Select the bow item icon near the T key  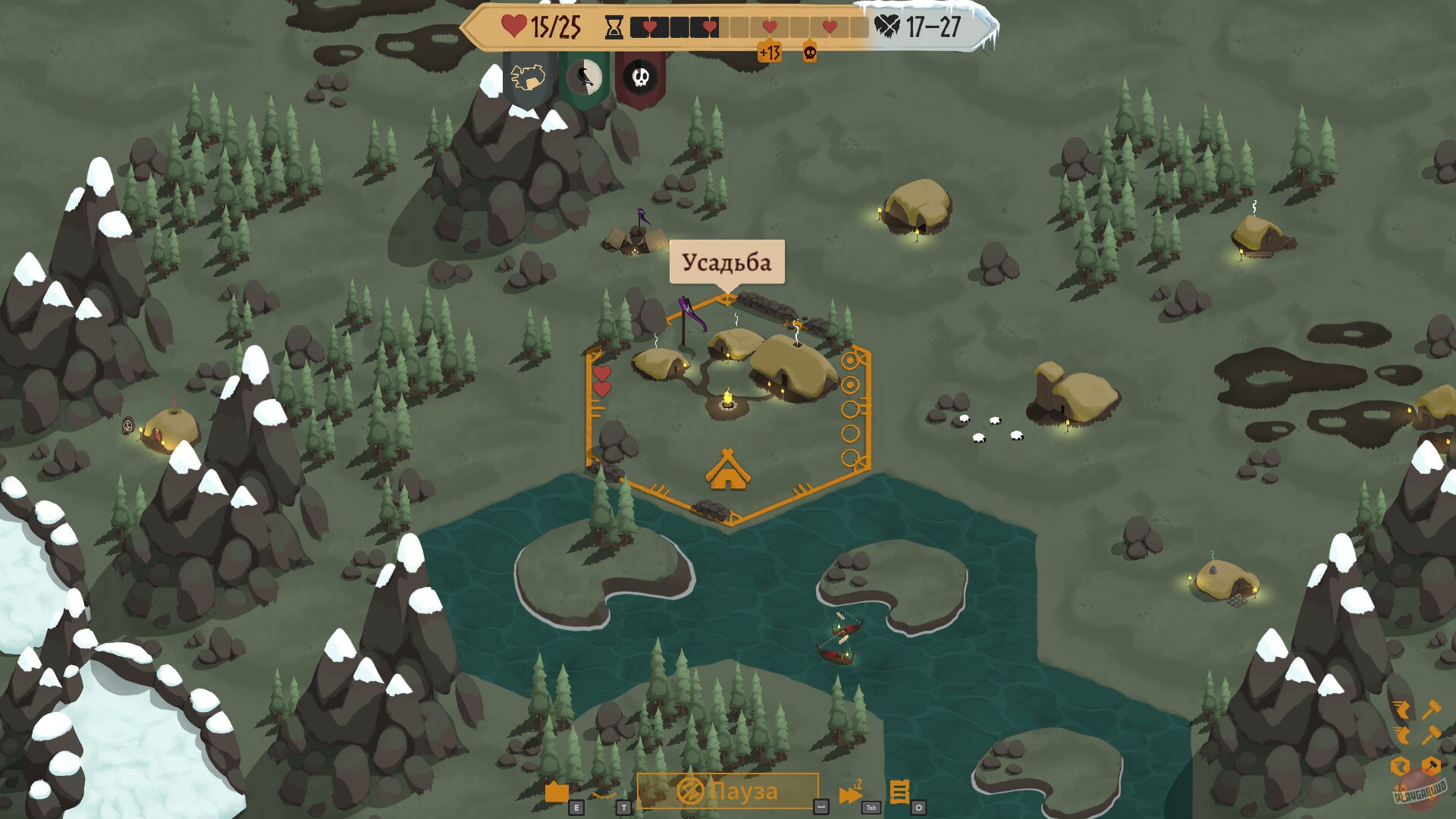[x=603, y=795]
